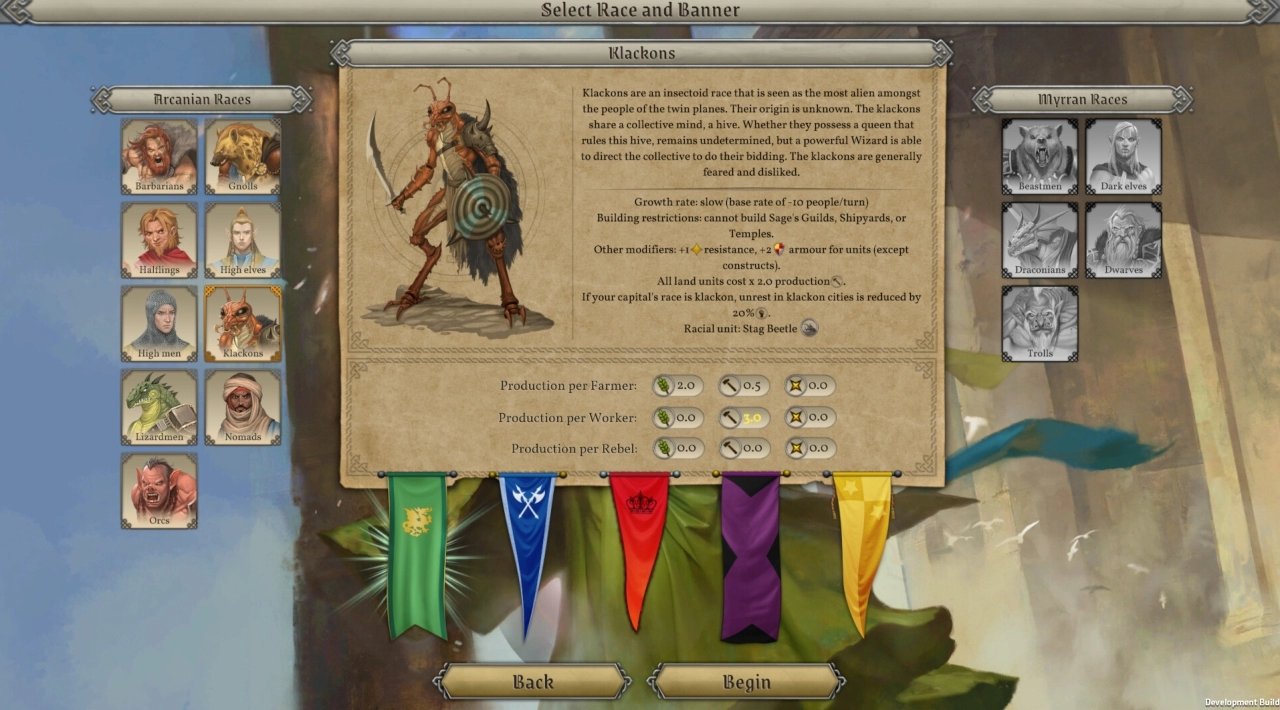Select the Orcs race
Viewport: 1280px width, 710px height.
click(x=159, y=490)
